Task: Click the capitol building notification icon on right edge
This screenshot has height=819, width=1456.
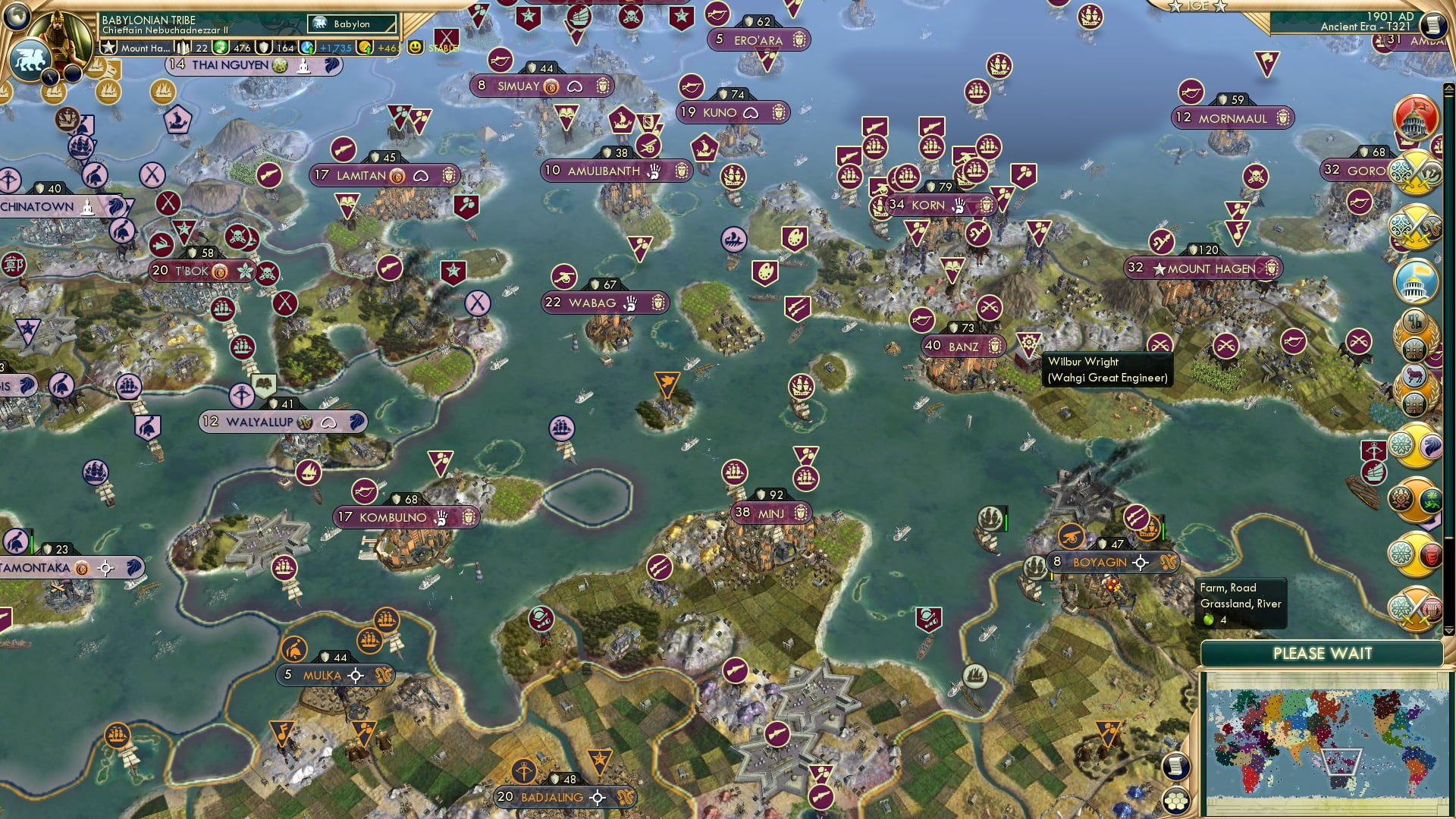Action: tap(1412, 116)
